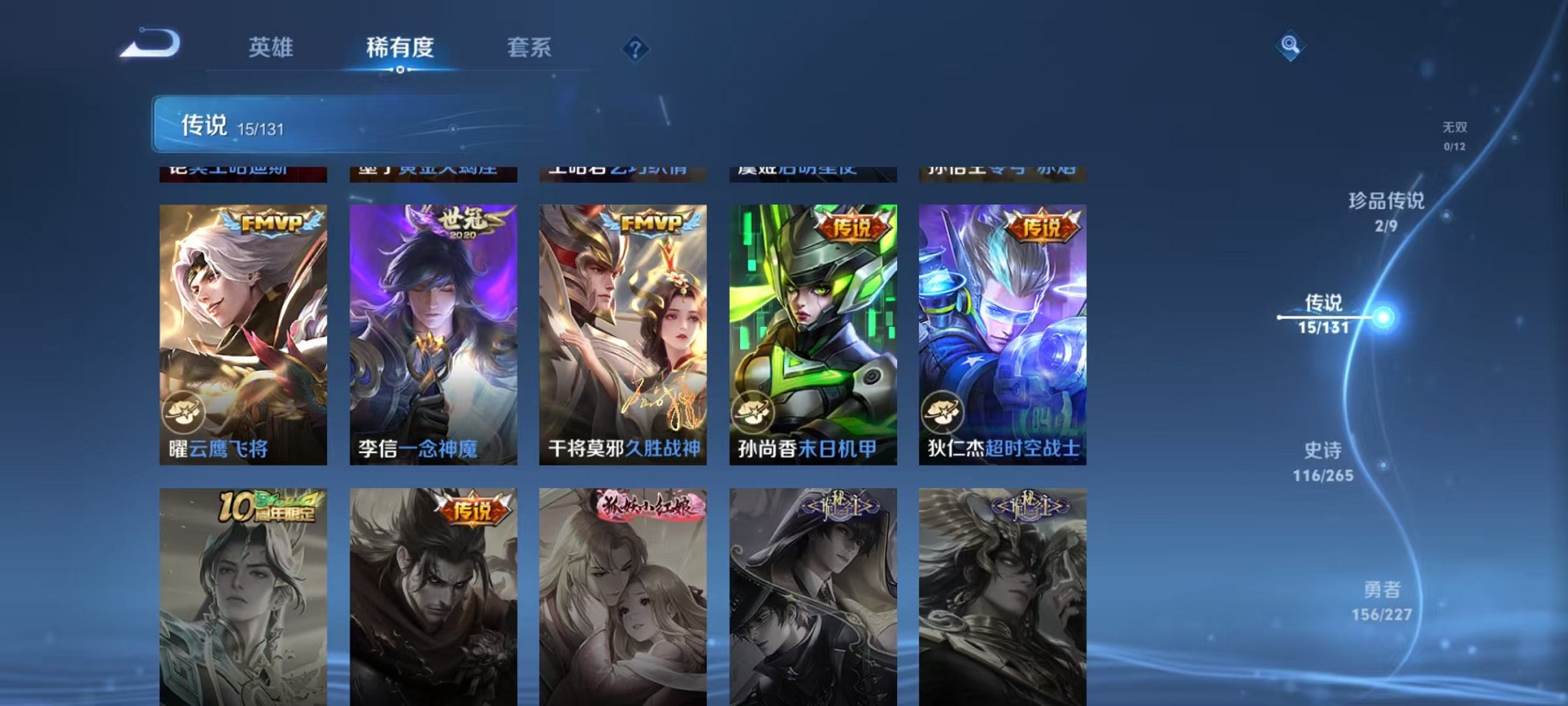
Task: Switch to the 英雄 tab
Action: pos(271,48)
